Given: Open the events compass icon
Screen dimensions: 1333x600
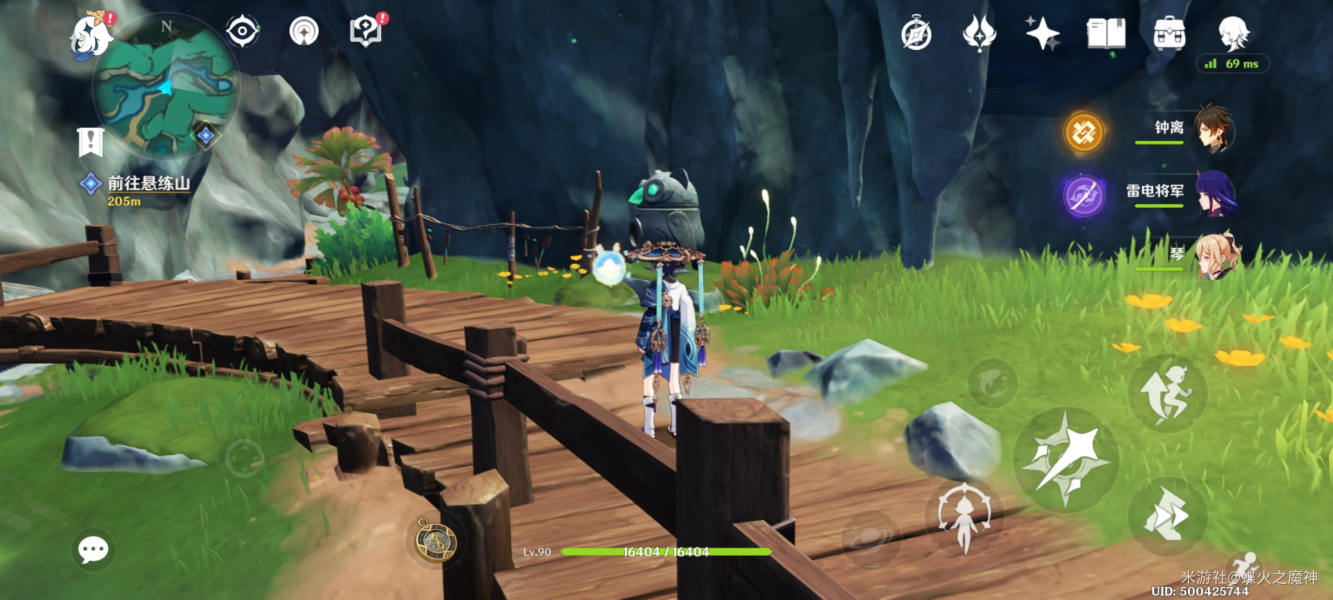Looking at the screenshot, I should (916, 34).
